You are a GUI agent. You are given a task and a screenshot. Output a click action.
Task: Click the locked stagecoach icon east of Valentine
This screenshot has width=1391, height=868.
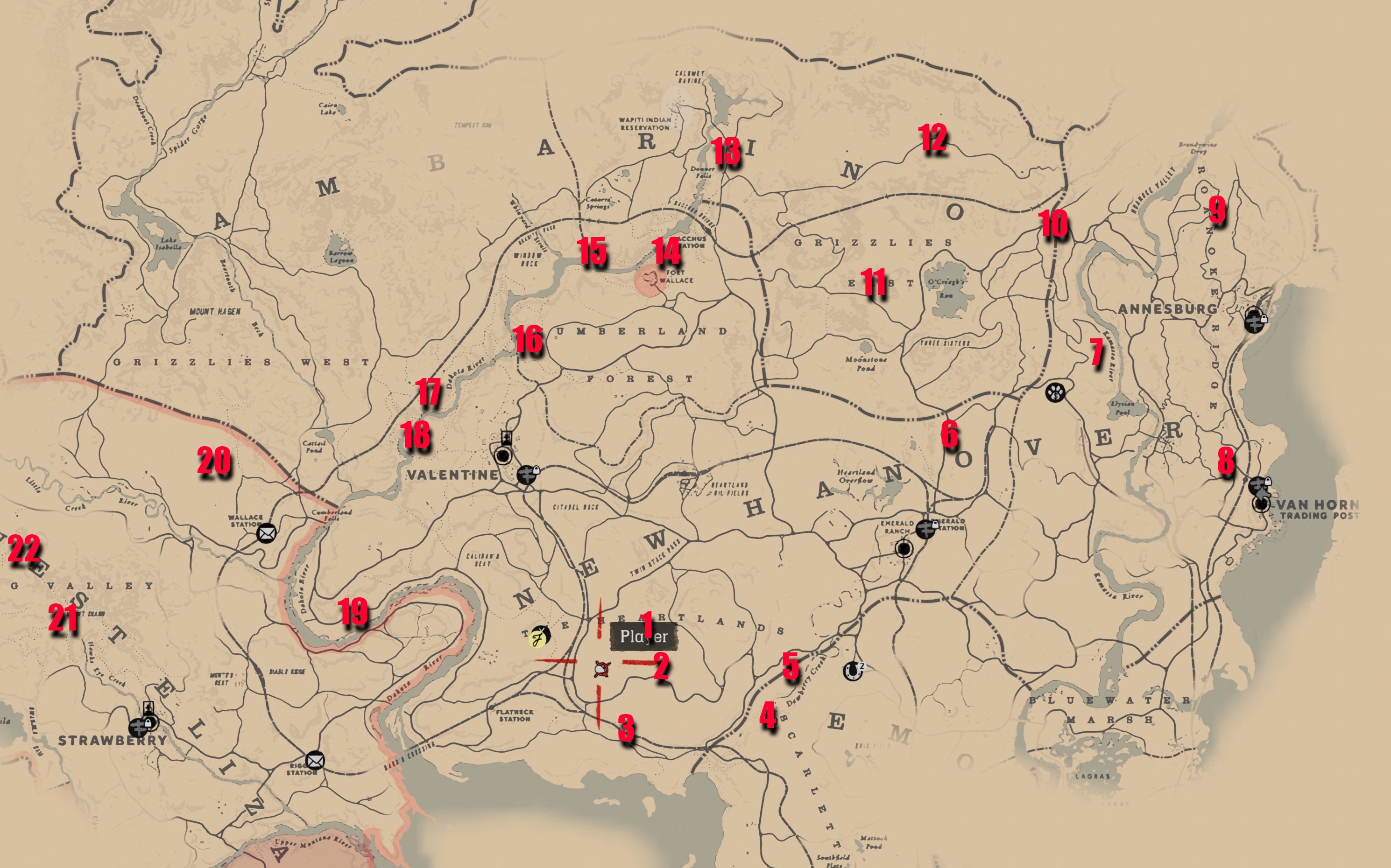(x=527, y=475)
